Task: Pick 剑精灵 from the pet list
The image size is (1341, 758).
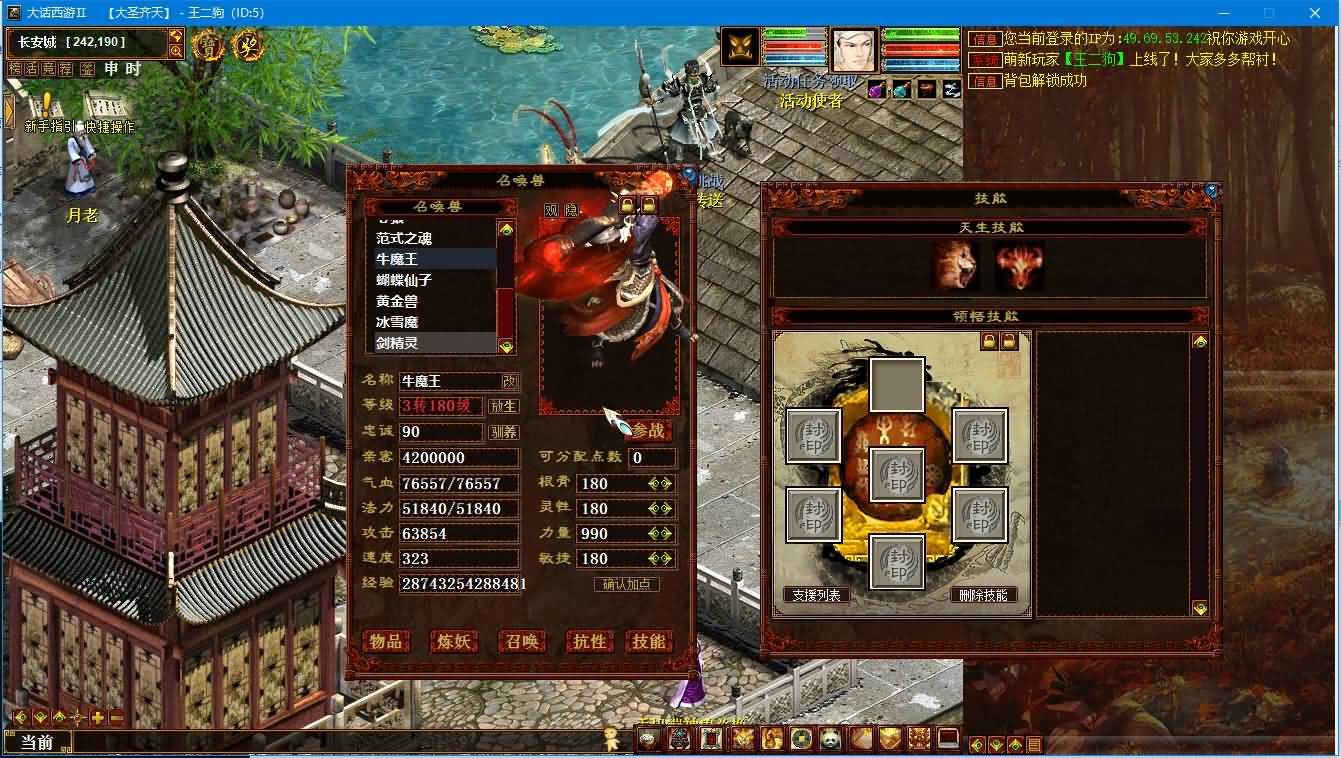Action: 397,343
